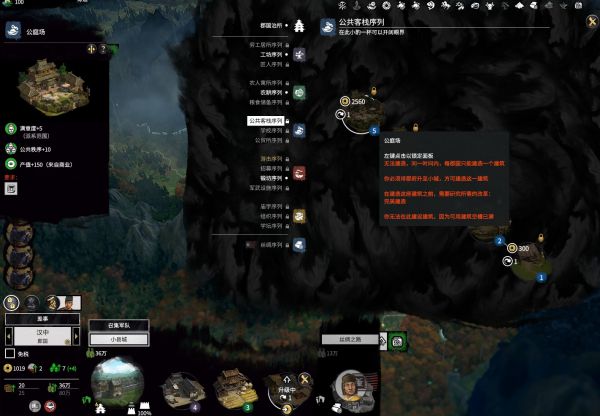The width and height of the screenshot is (600, 416).
Task: Select the level 3 building slot
Action: (x=234, y=388)
